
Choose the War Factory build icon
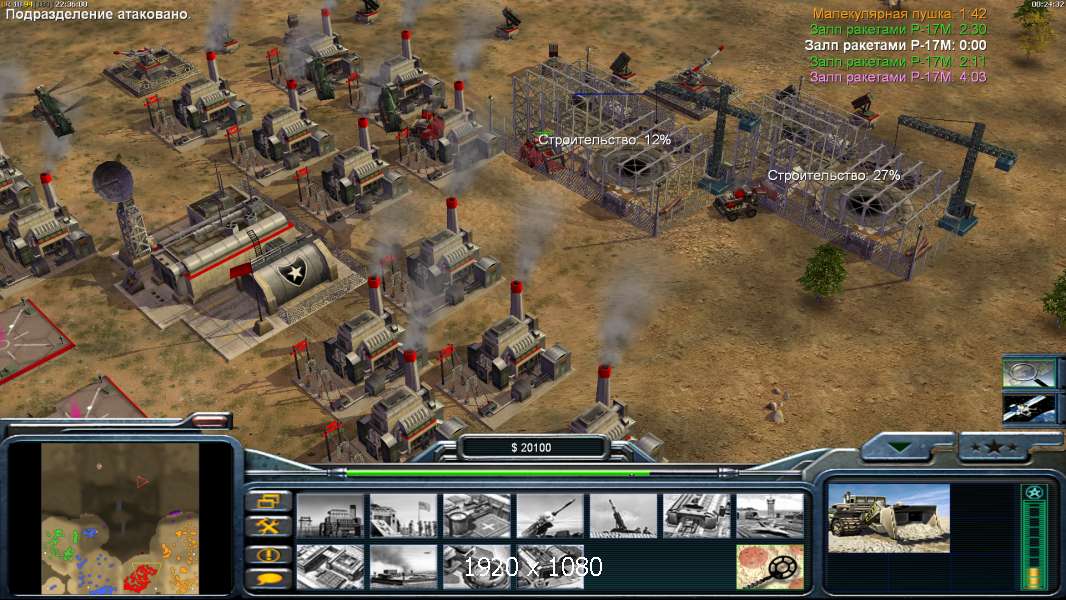696,515
